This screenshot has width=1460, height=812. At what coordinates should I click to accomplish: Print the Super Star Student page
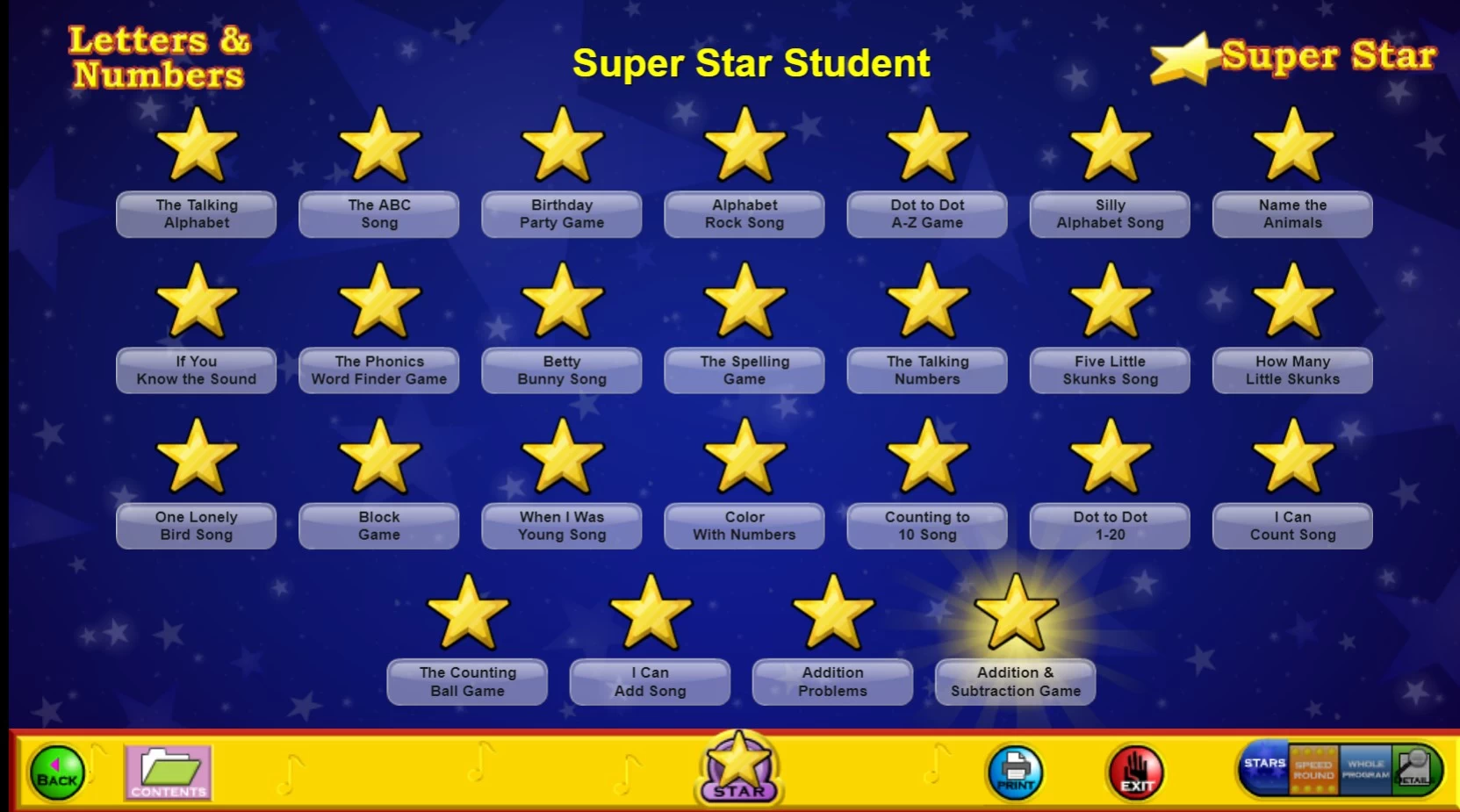pyautogui.click(x=1016, y=772)
